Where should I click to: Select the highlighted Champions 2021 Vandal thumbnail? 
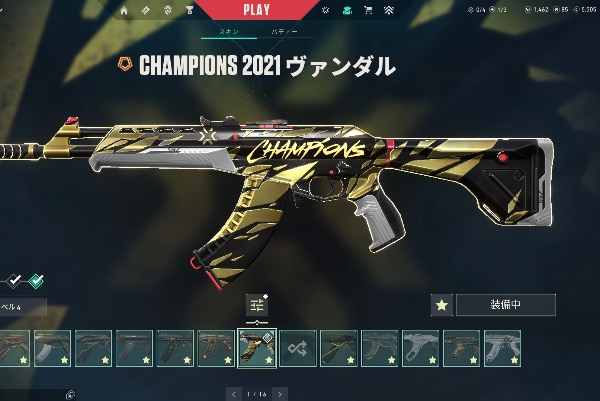coord(256,347)
